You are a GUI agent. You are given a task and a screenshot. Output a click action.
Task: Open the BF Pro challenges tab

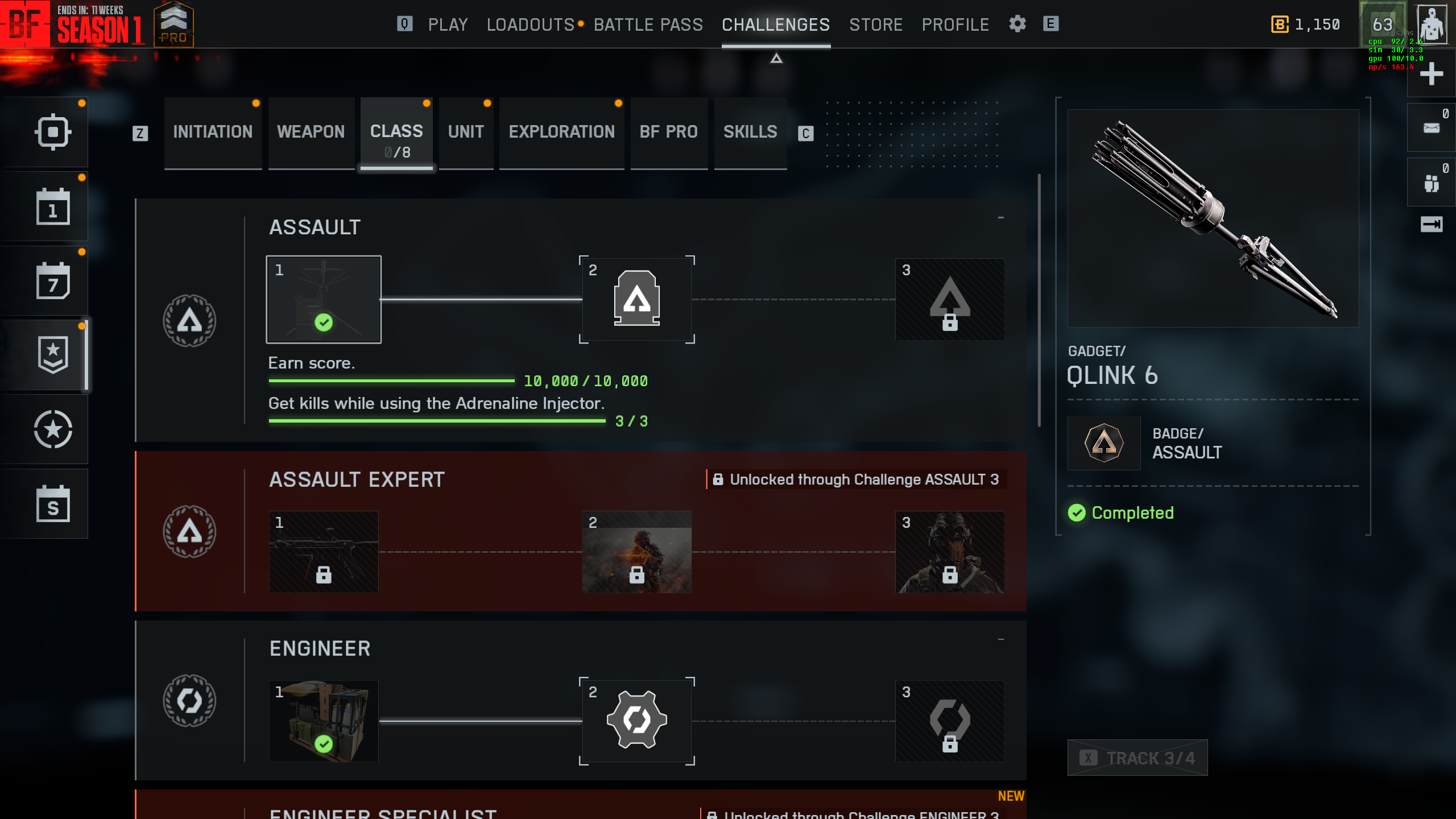668,132
